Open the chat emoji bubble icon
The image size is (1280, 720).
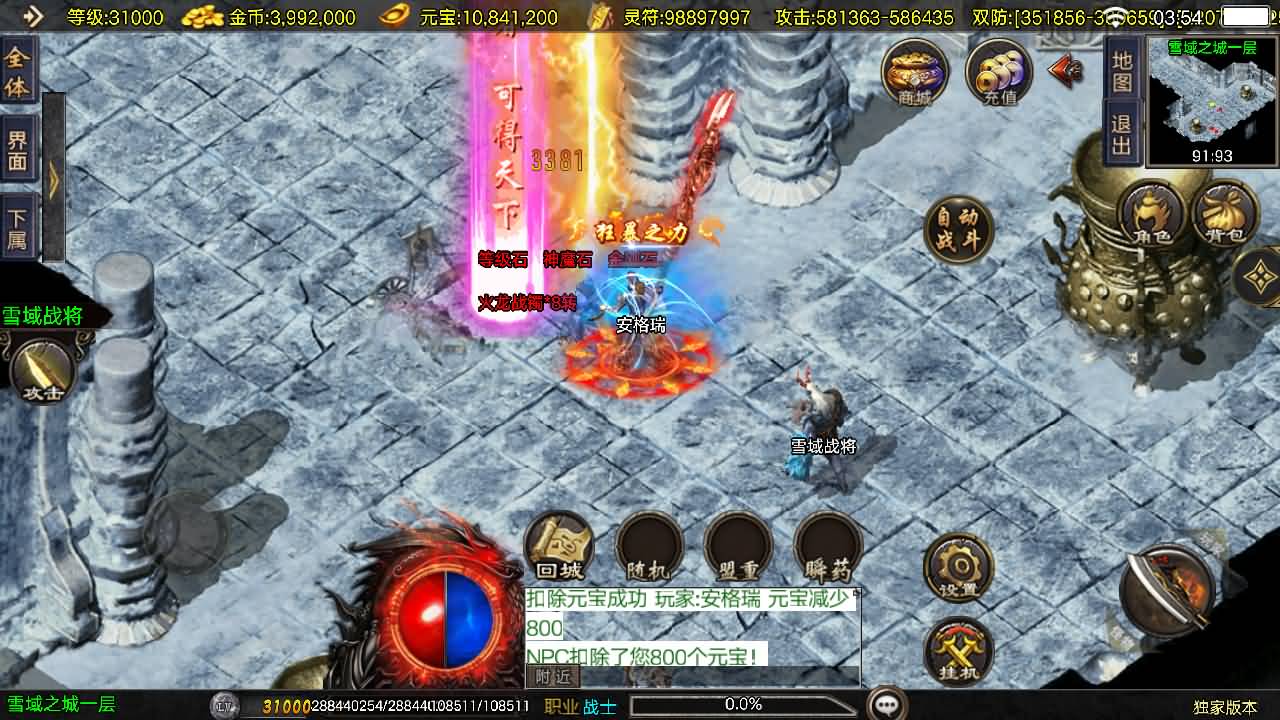click(888, 703)
